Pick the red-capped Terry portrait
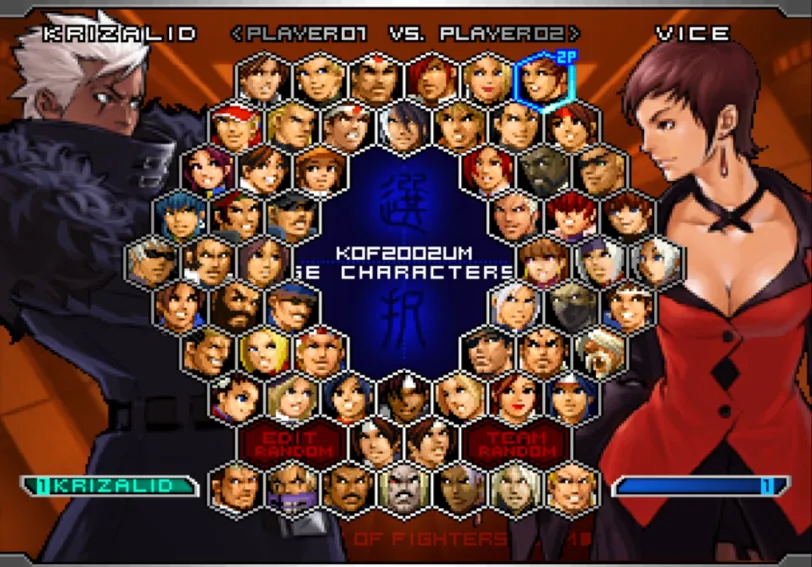The width and height of the screenshot is (812, 567). (x=236, y=126)
